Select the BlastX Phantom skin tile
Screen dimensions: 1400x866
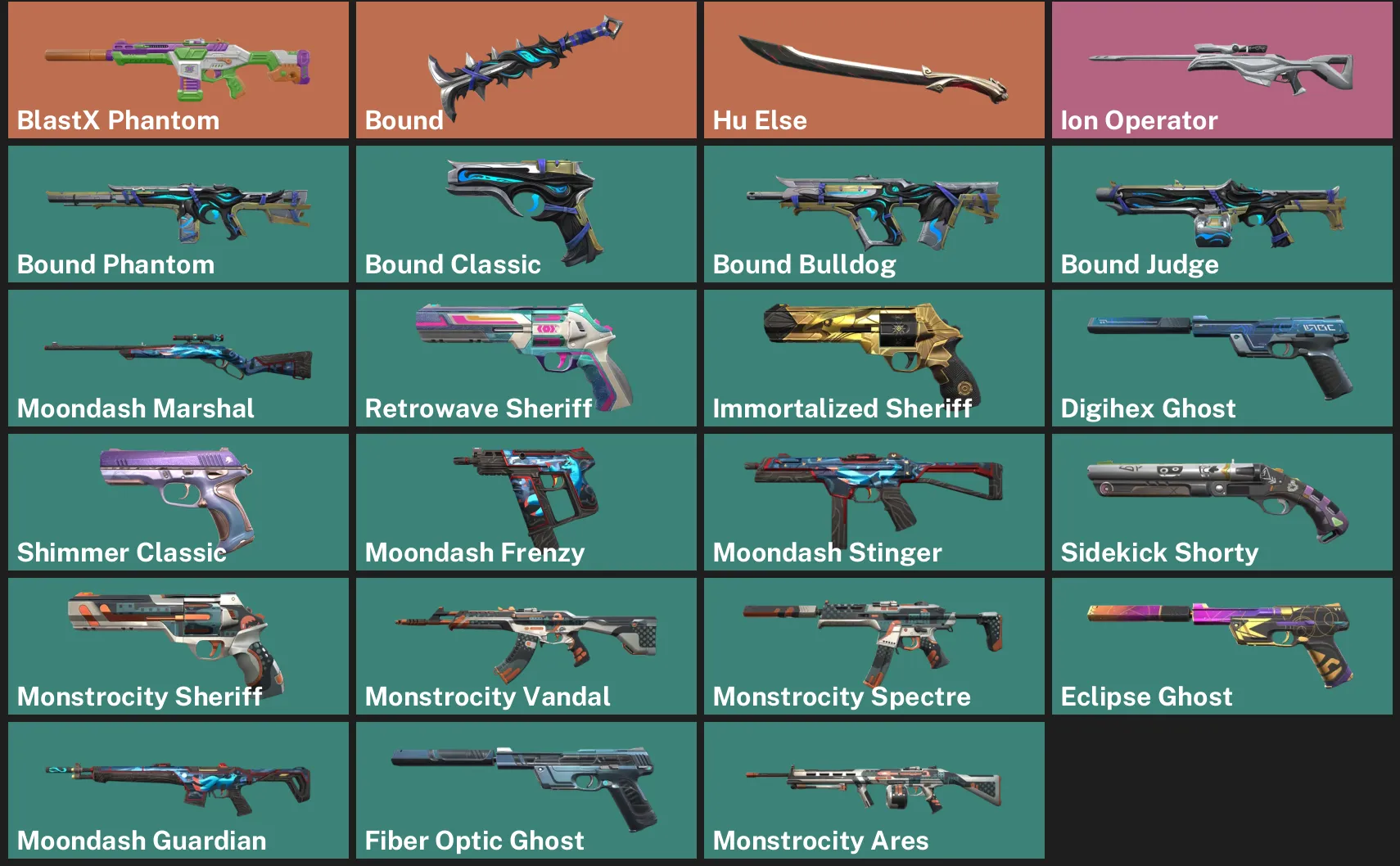(178, 70)
